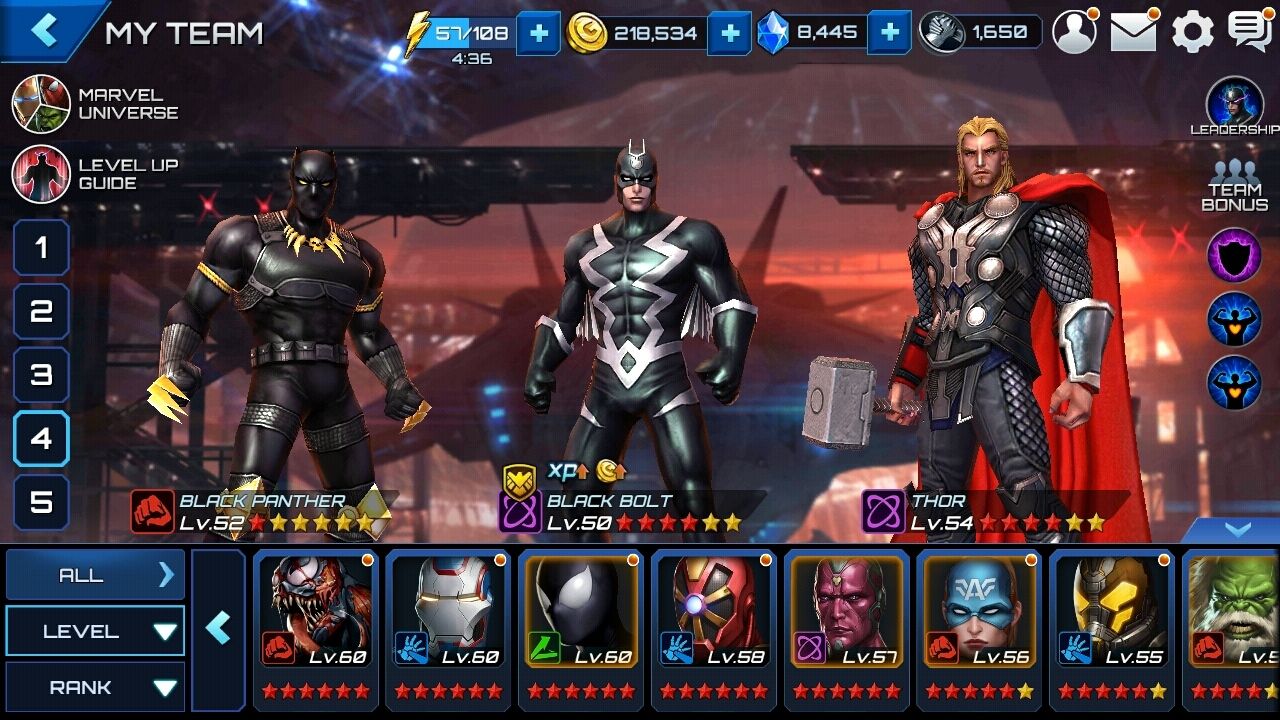Open the player profile icon
Image resolution: width=1280 pixels, height=720 pixels.
tap(1074, 32)
